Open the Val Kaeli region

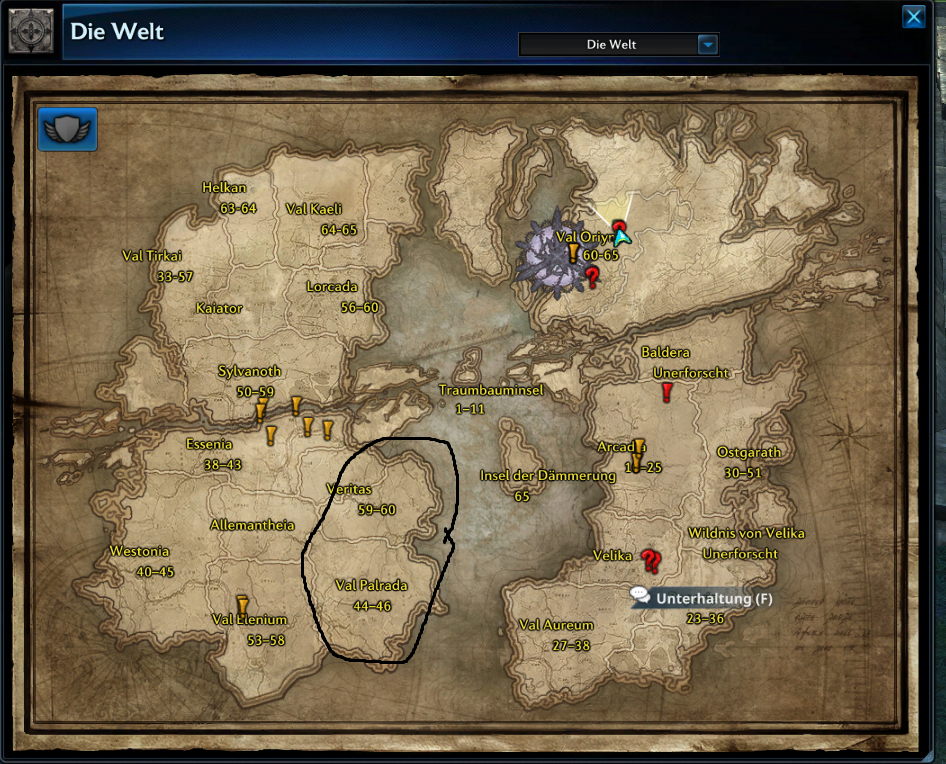pyautogui.click(x=314, y=209)
